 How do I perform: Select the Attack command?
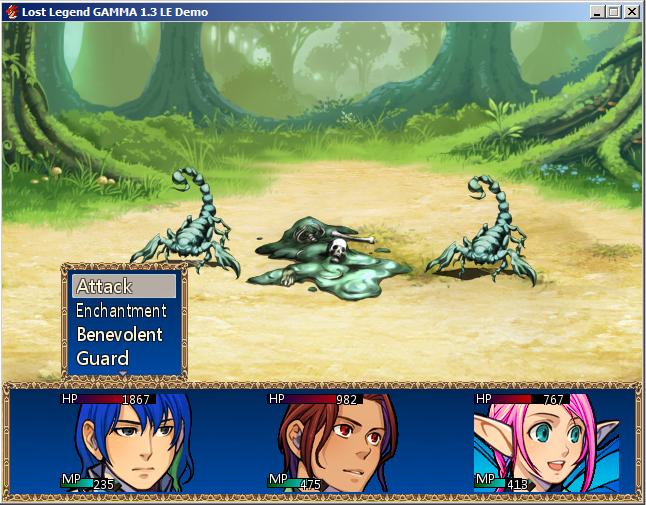click(x=124, y=287)
